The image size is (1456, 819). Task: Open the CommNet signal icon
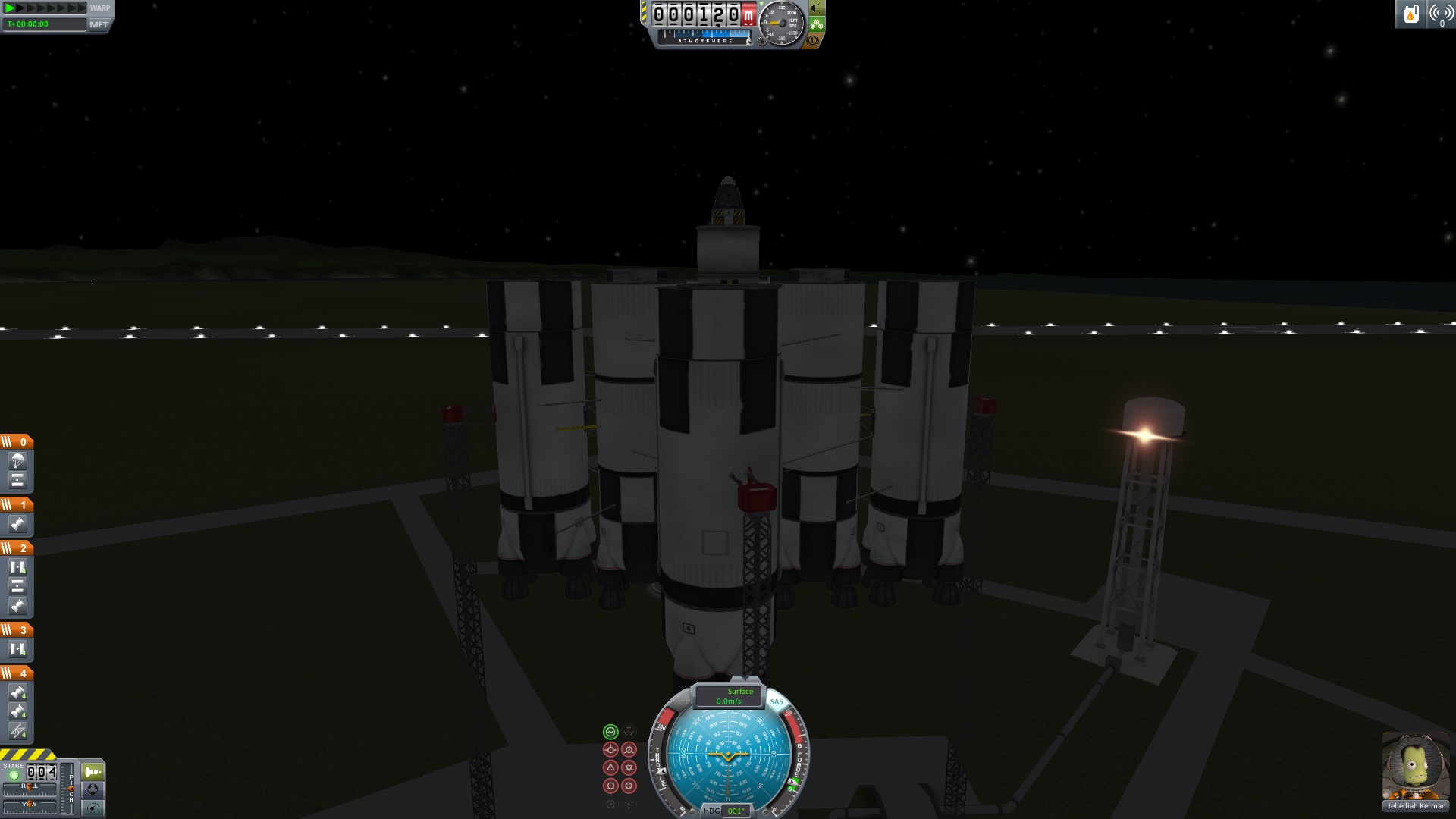pos(1440,14)
